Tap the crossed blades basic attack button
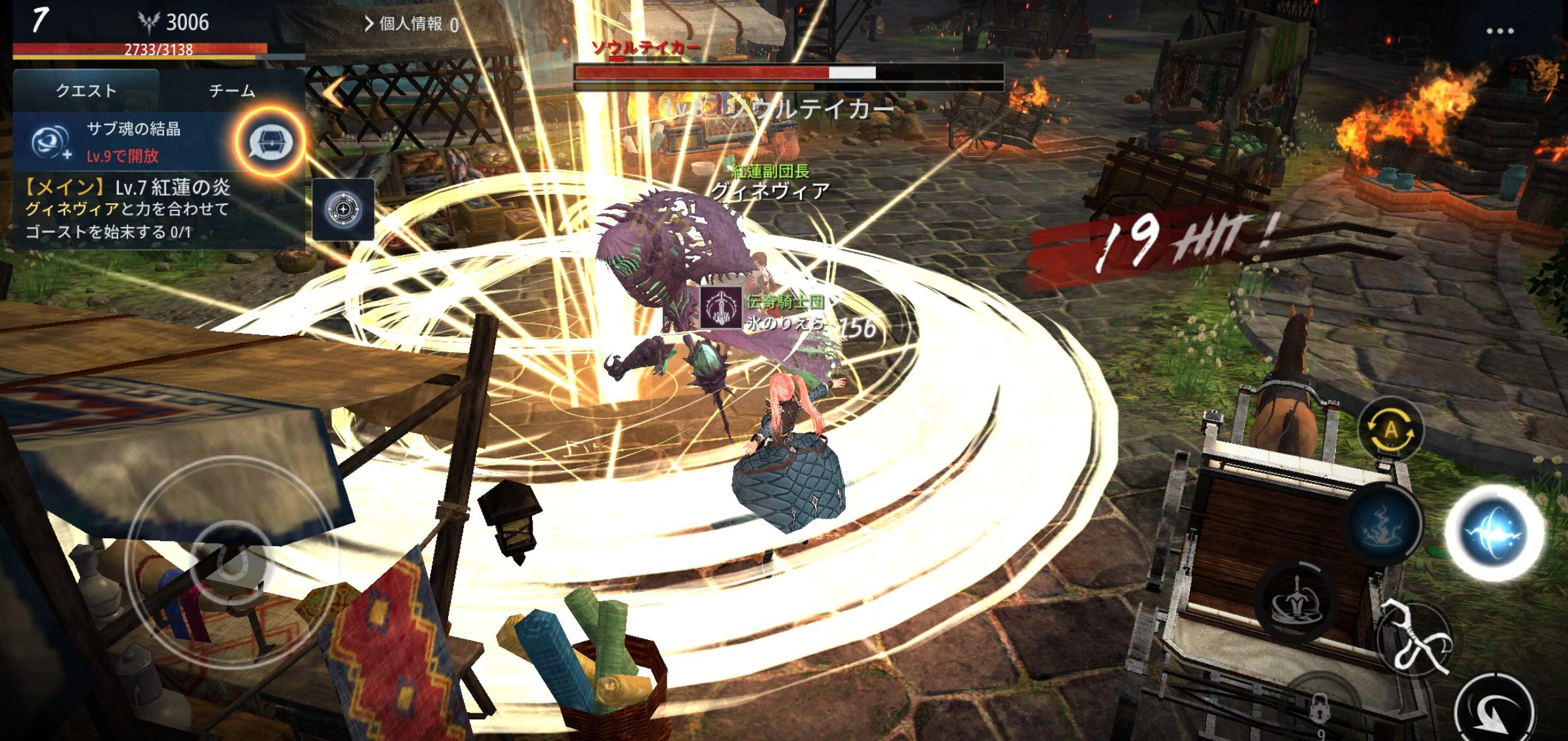 [1414, 639]
